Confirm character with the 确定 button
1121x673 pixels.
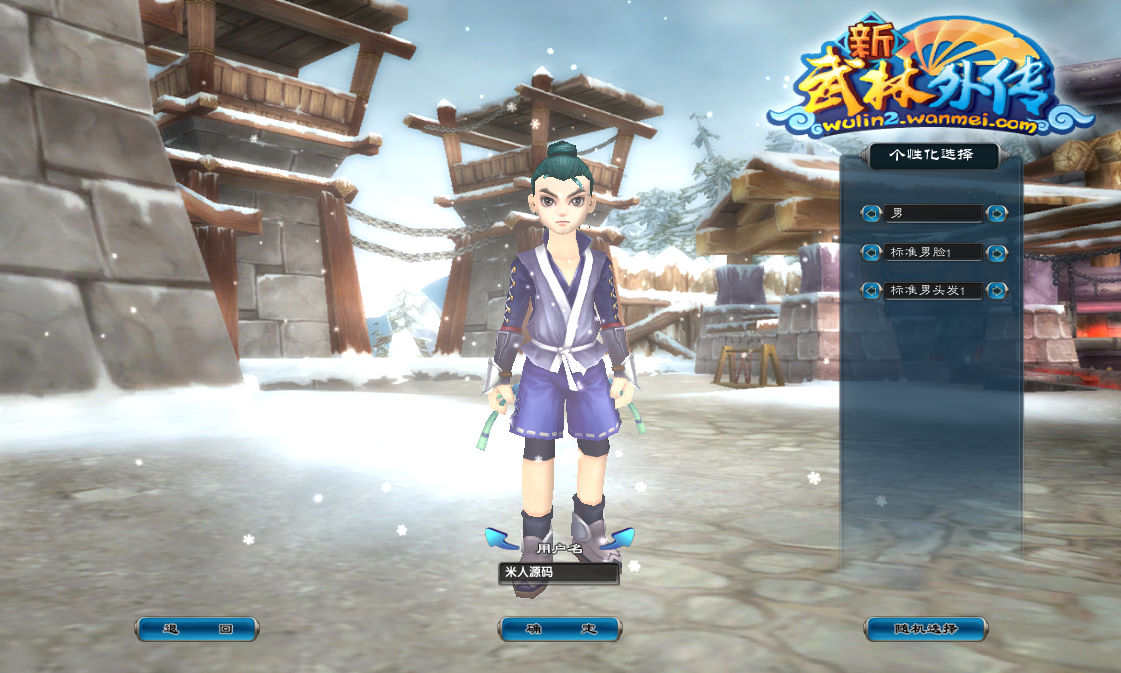point(559,629)
